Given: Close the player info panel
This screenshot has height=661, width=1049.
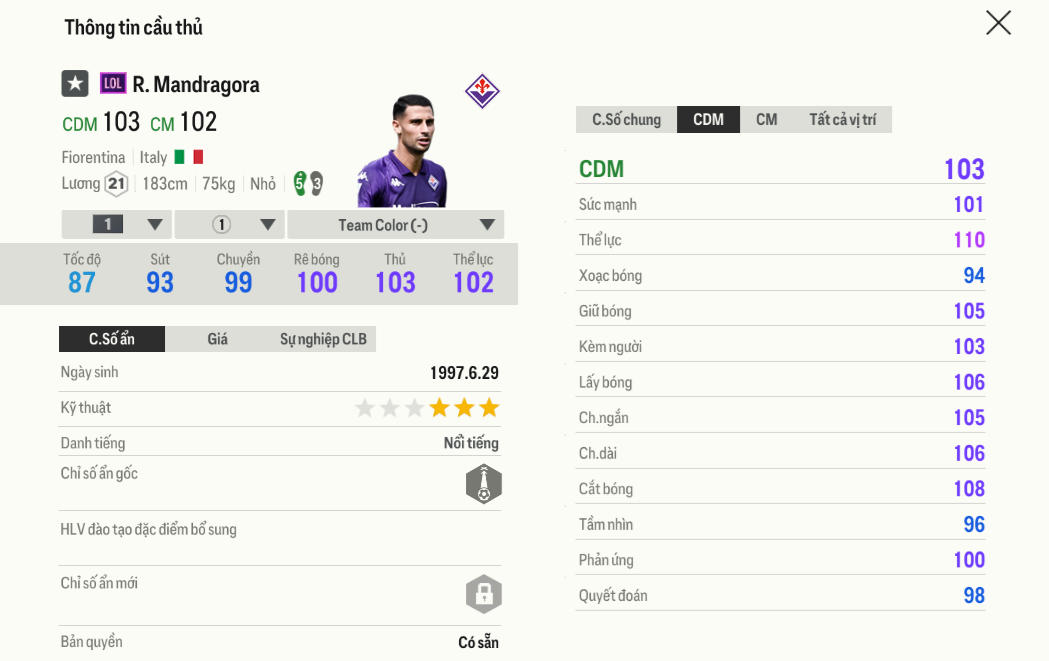Looking at the screenshot, I should [x=998, y=23].
